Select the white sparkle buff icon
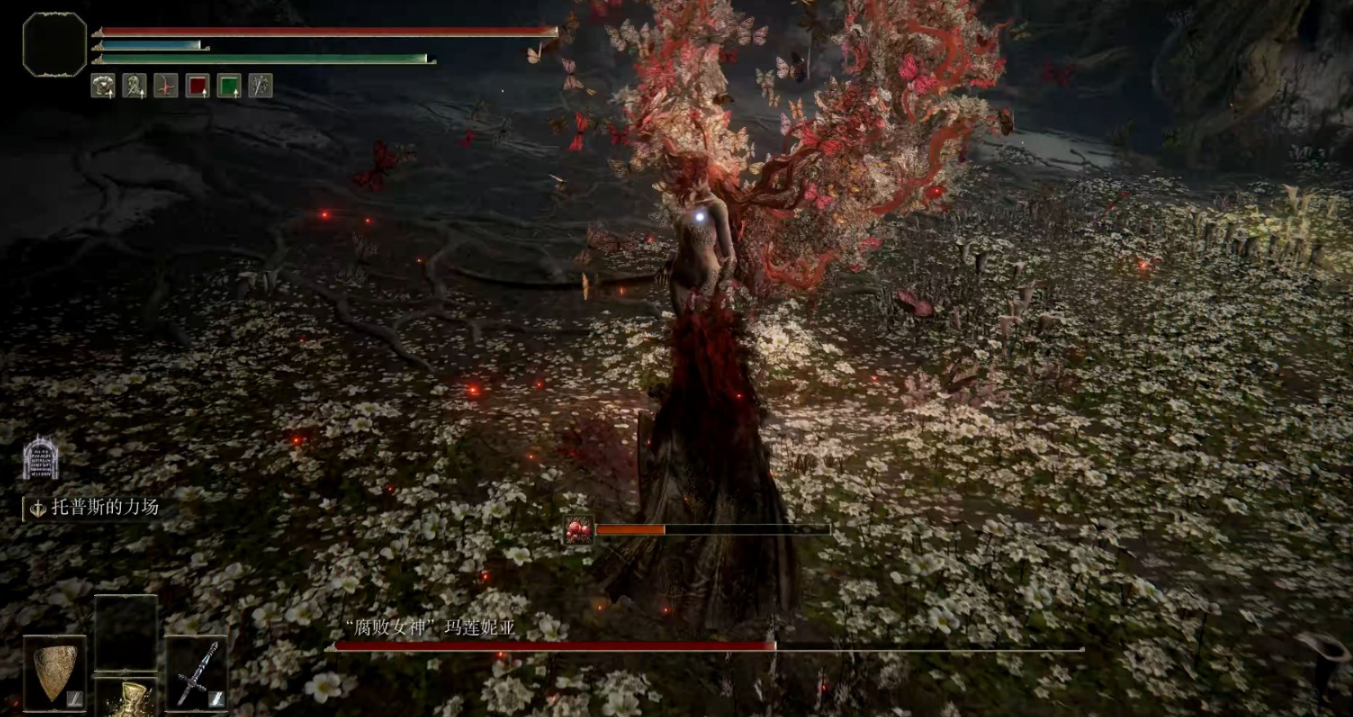This screenshot has height=717, width=1353. 260,86
